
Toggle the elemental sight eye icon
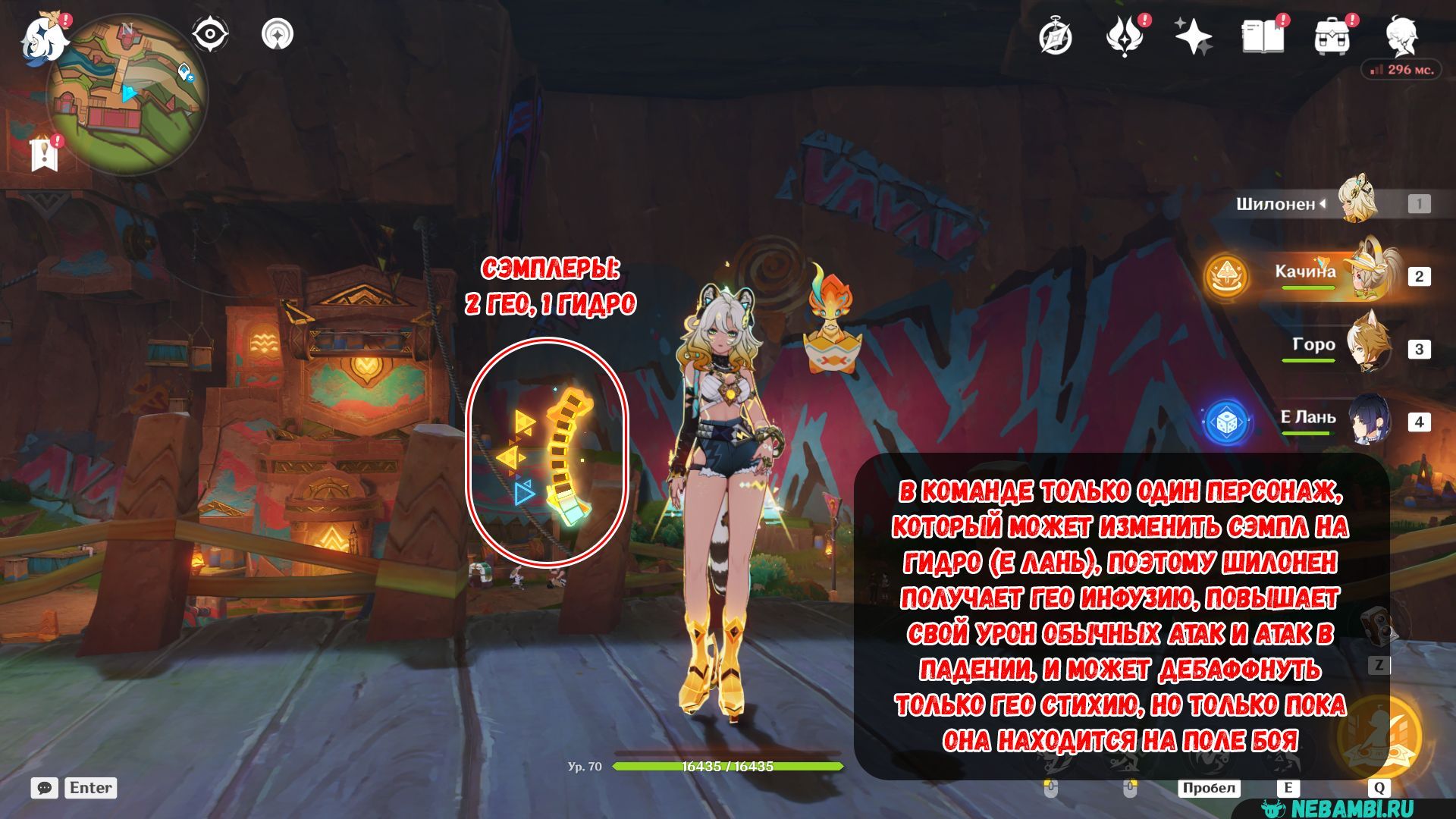pyautogui.click(x=209, y=35)
